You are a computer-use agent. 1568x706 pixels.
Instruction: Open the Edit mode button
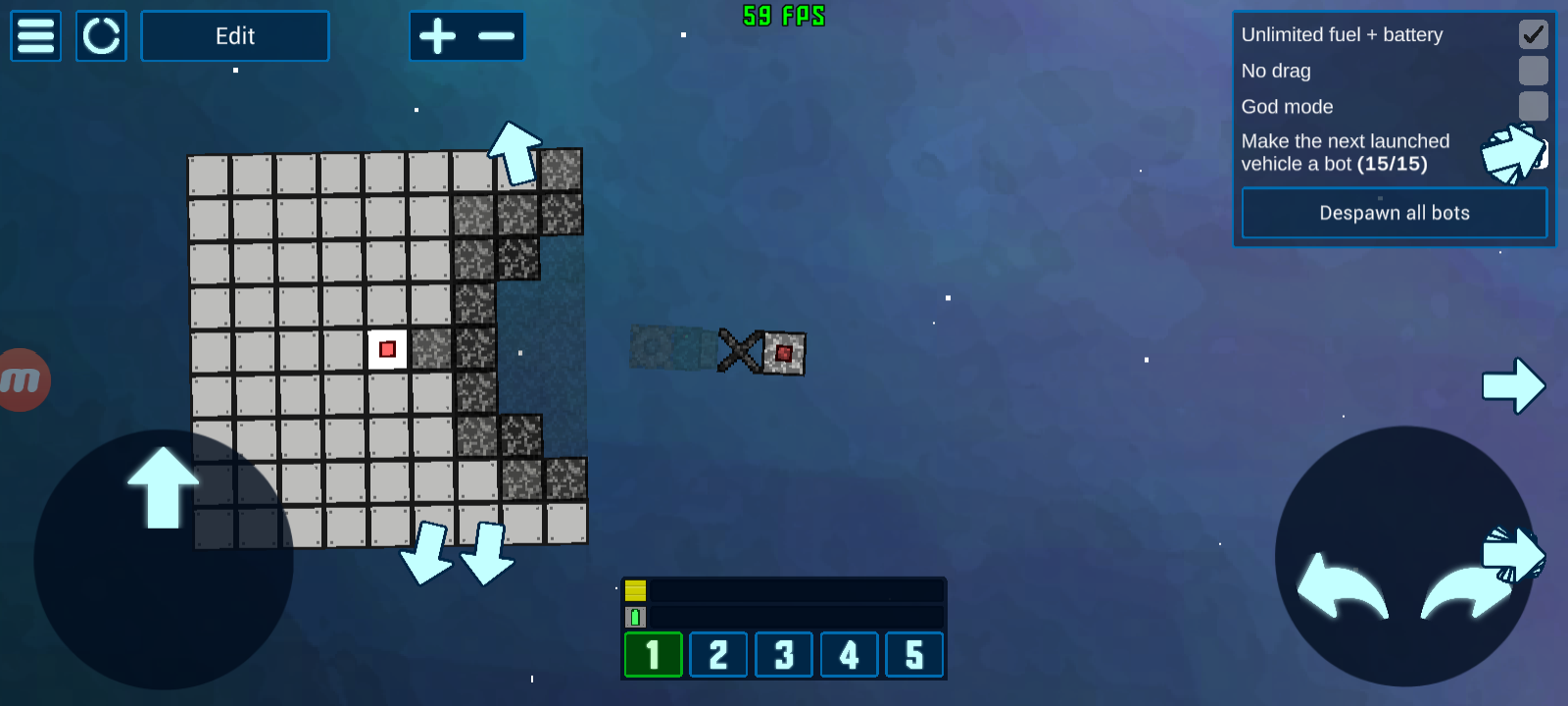235,36
